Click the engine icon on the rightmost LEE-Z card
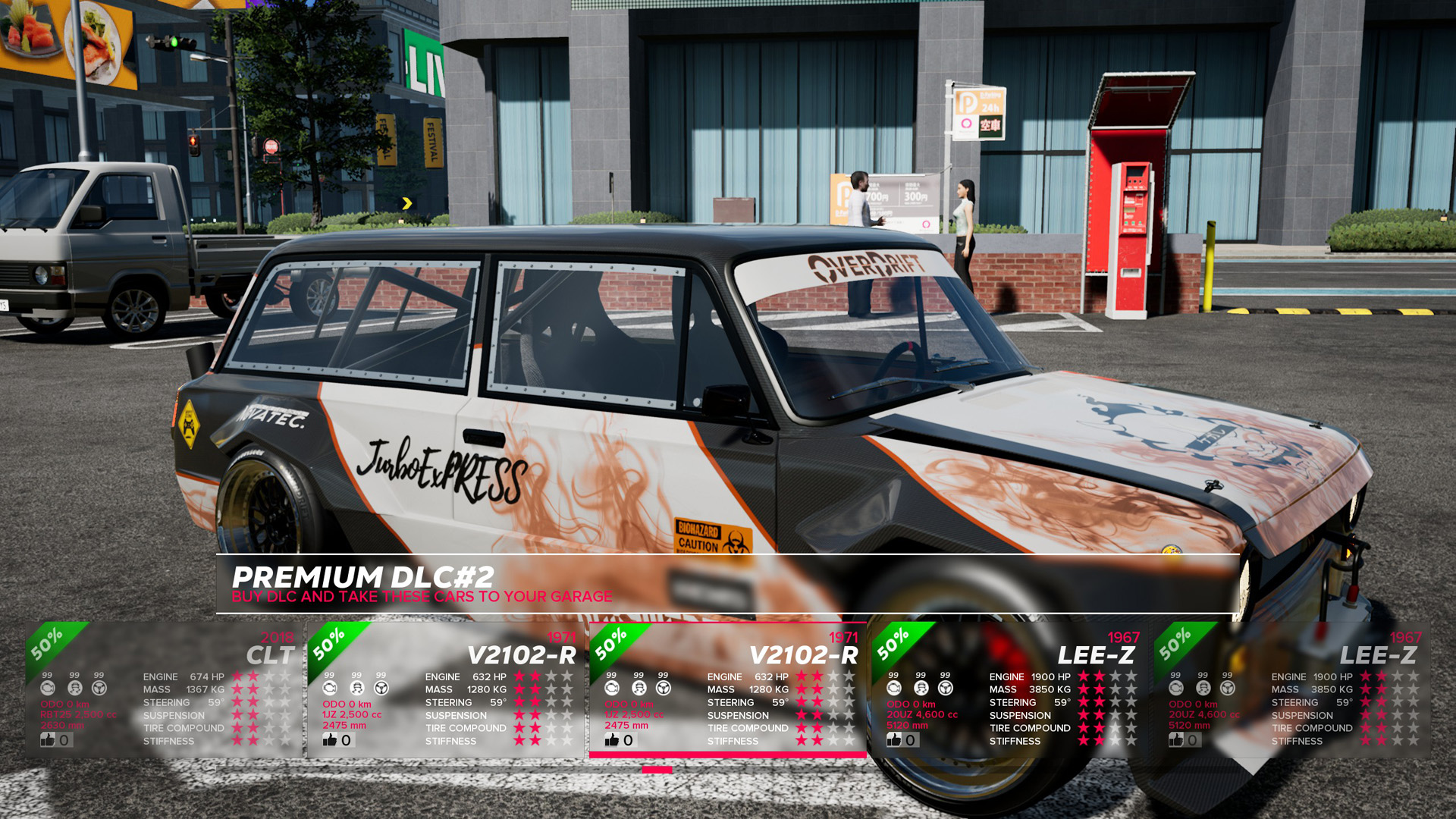This screenshot has width=1456, height=819. click(1175, 689)
